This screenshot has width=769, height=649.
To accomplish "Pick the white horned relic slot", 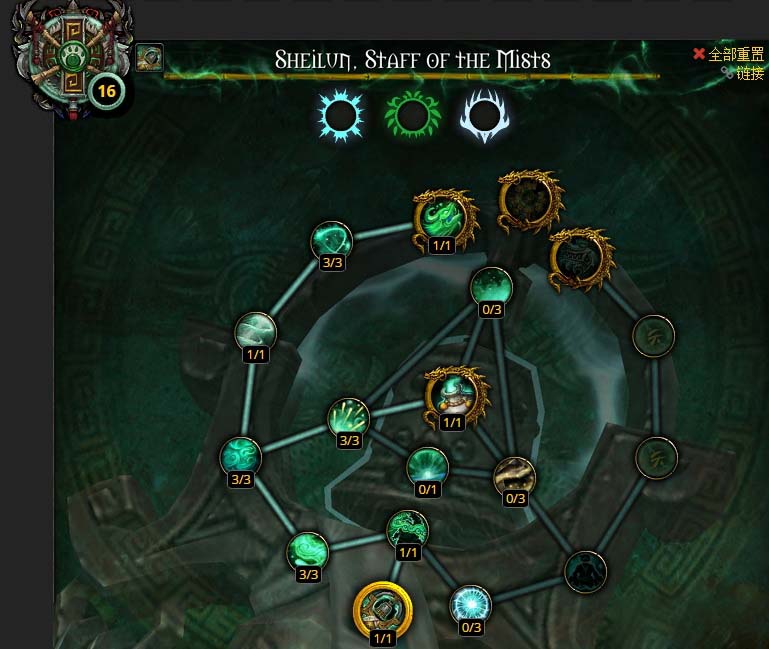I will [x=485, y=115].
